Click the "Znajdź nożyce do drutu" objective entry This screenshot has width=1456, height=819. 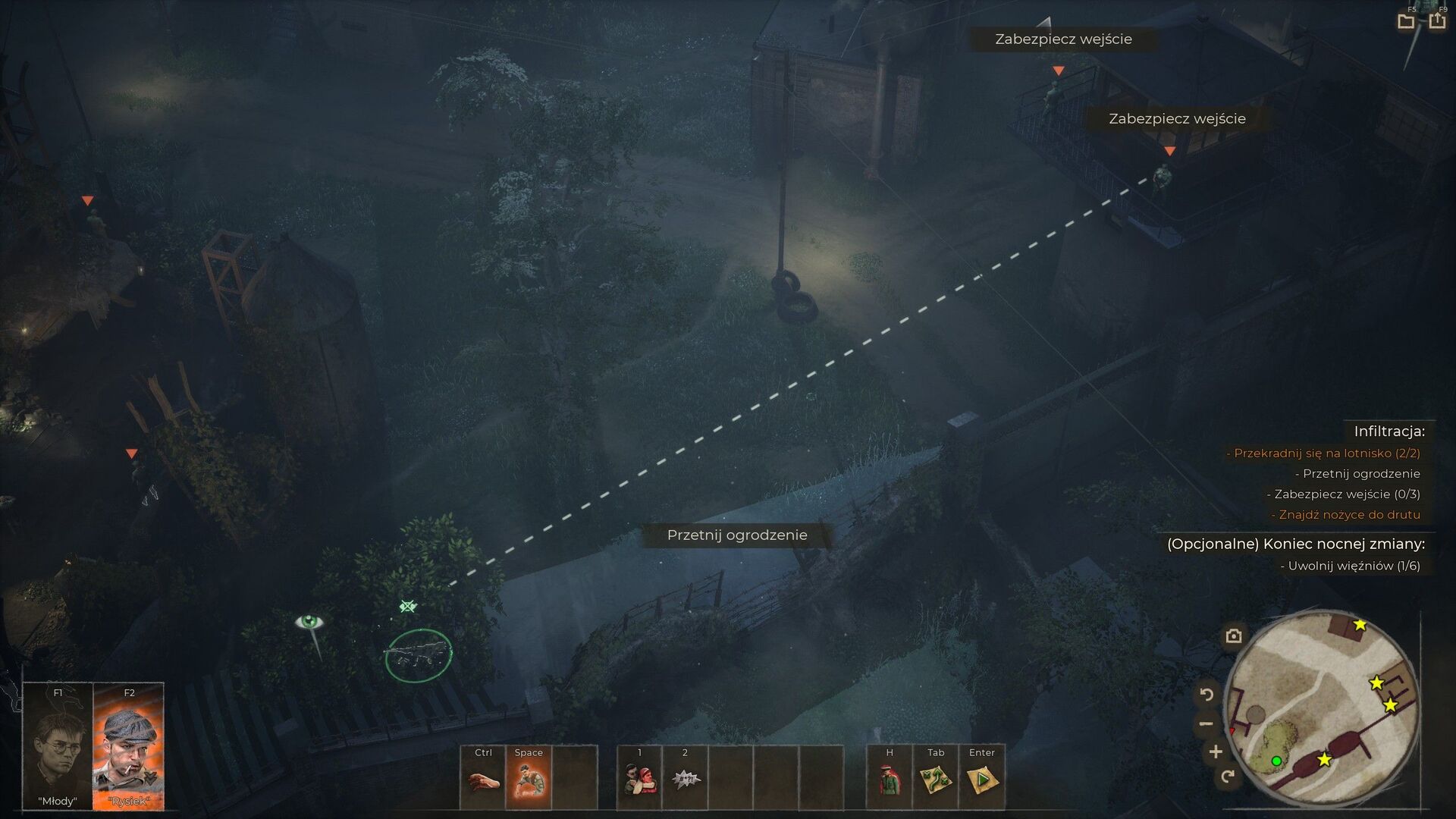1349,515
